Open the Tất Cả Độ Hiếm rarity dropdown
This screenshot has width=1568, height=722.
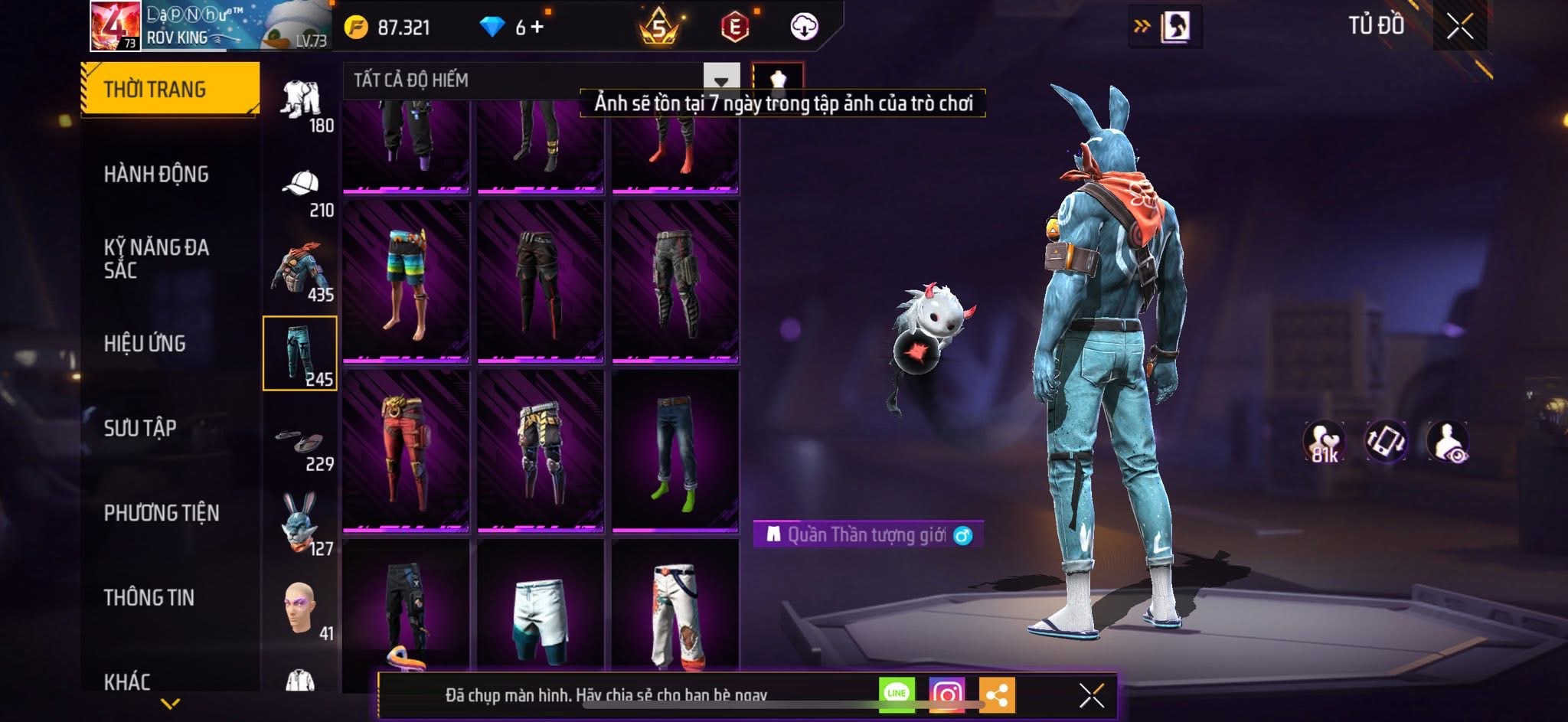[x=720, y=80]
